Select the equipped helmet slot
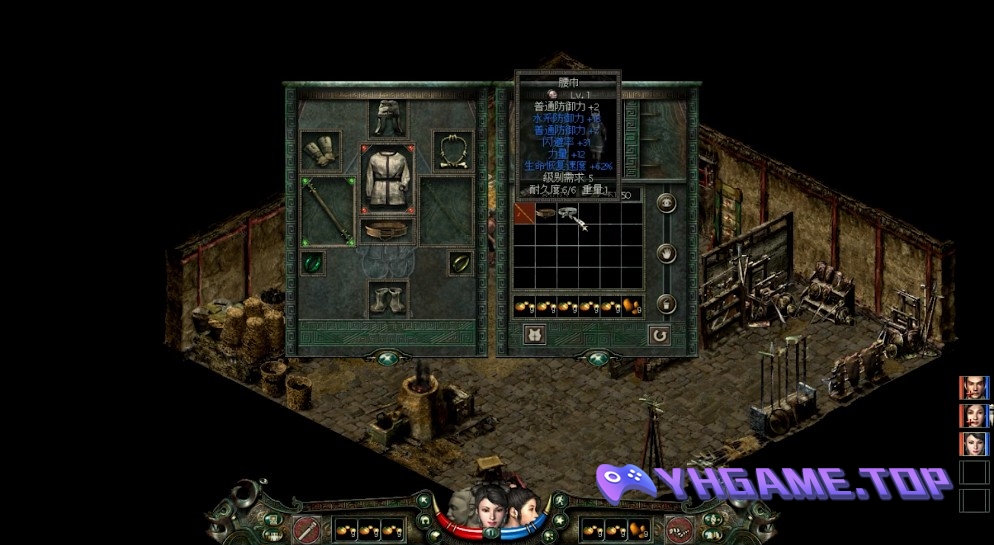Screen dimensions: 994x545 386,119
